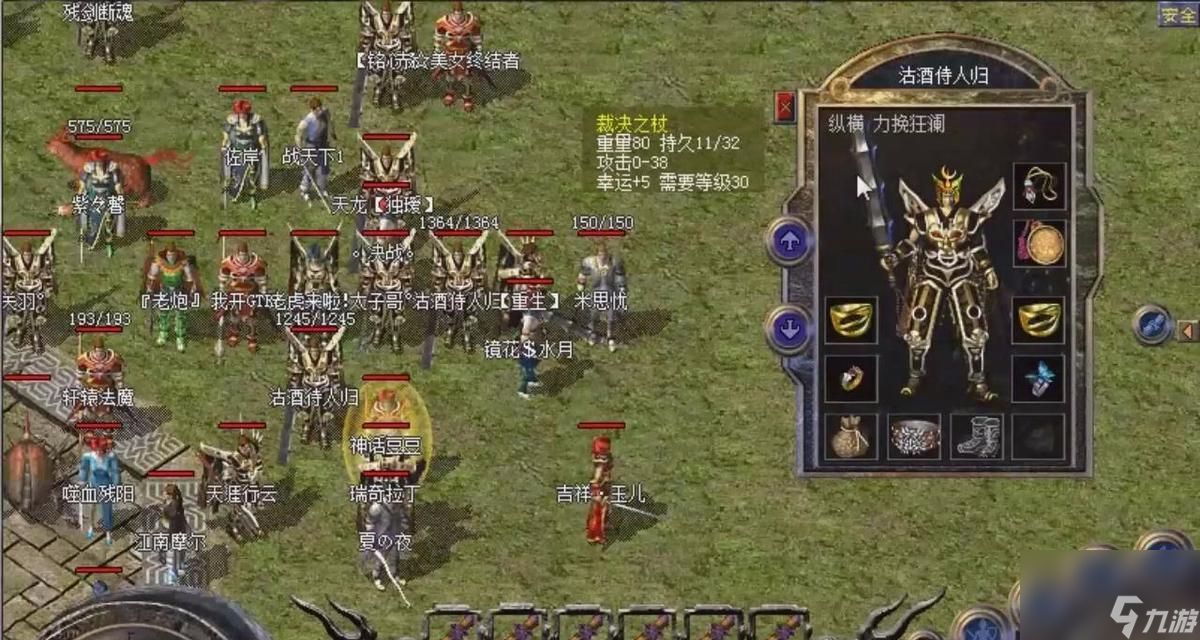The image size is (1200, 640).
Task: Select the pouch item slot
Action: 850,437
